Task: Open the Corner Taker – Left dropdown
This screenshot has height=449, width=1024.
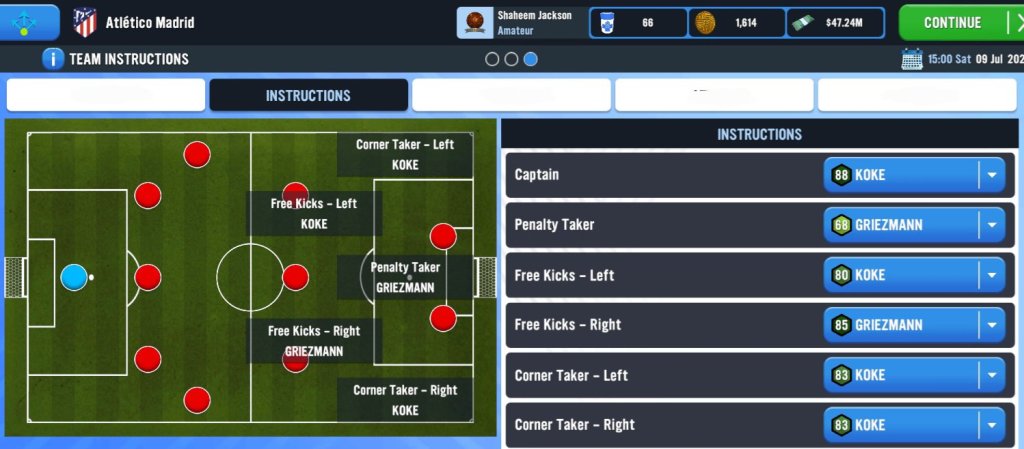Action: [914, 375]
